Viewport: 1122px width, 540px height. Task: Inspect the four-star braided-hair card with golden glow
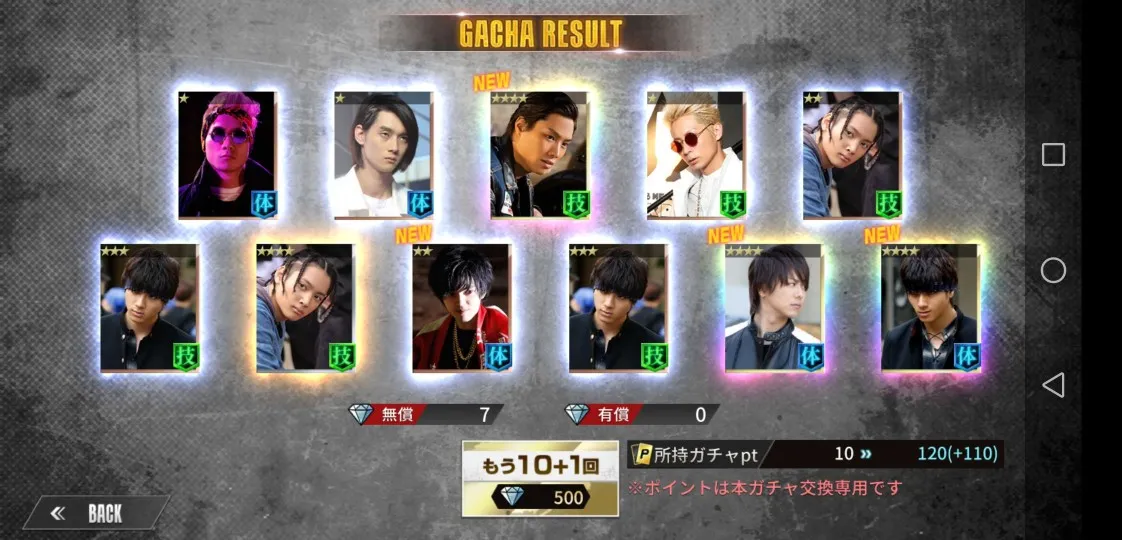tap(305, 307)
